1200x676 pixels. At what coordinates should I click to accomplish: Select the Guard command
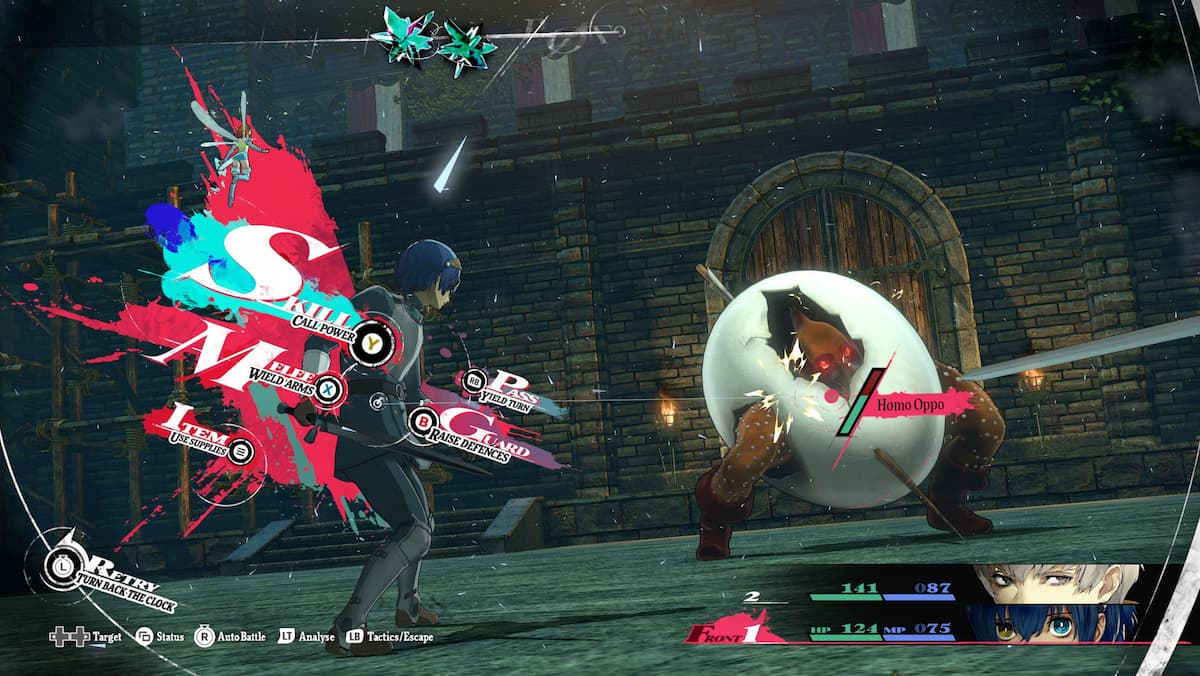pos(424,421)
